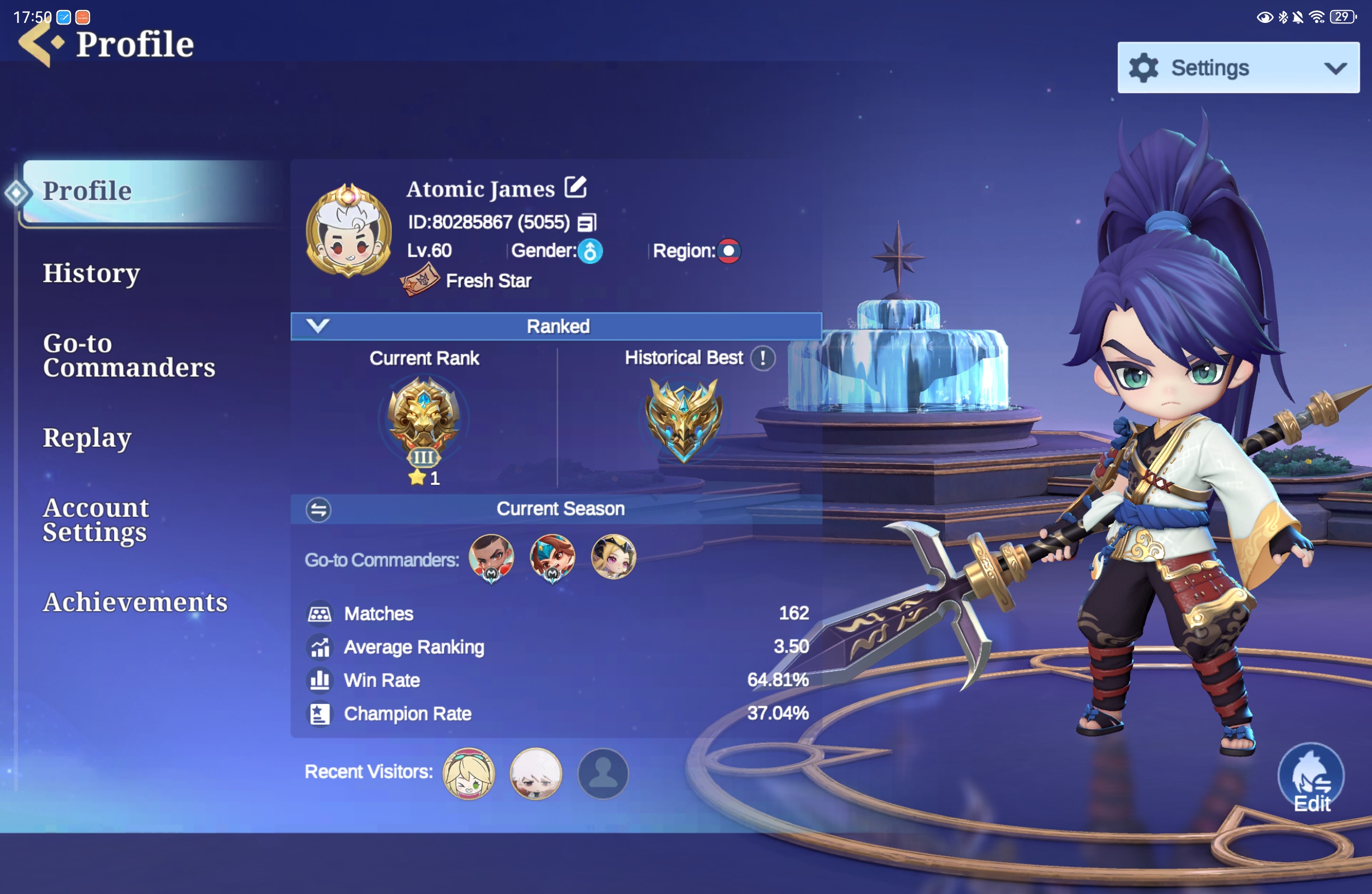The width and height of the screenshot is (1372, 894).
Task: Select the blonde go-to commander portrait
Action: coord(613,557)
